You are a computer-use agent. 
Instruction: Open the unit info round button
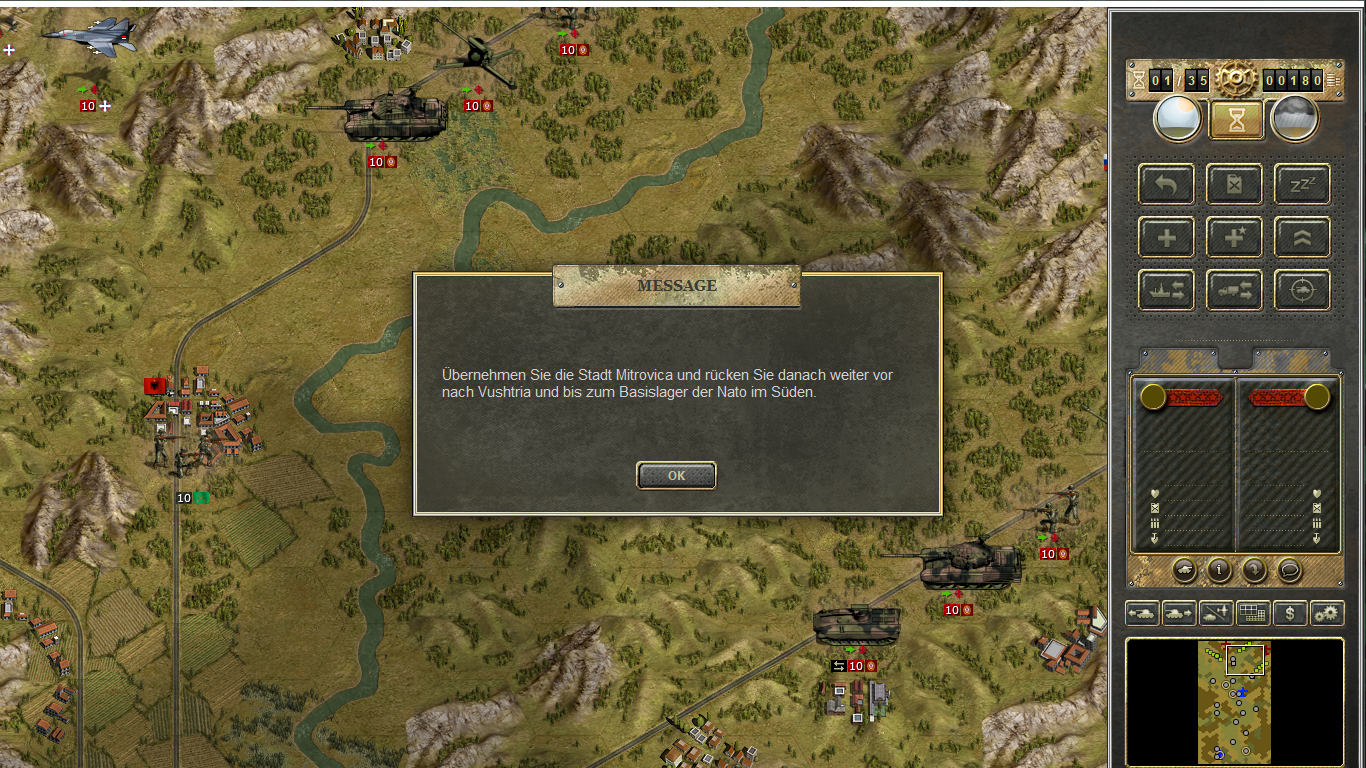1219,570
